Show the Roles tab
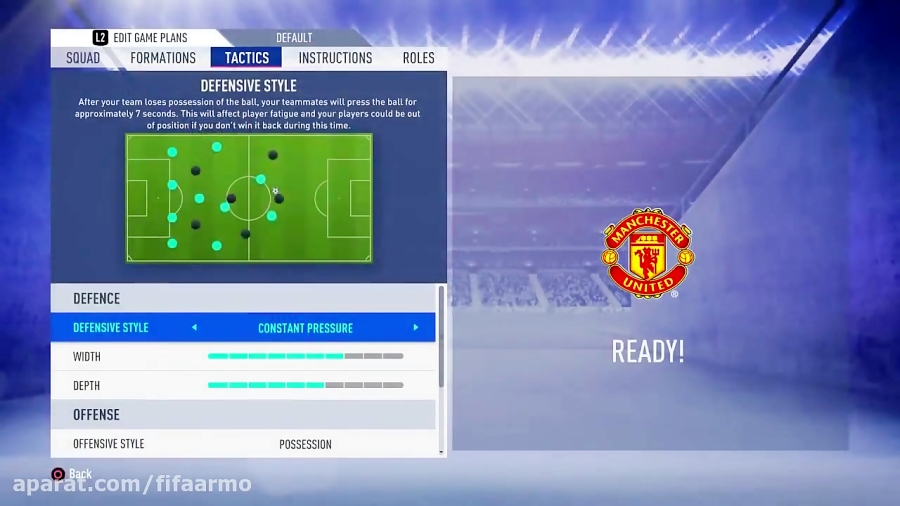The image size is (900, 506). click(x=418, y=58)
